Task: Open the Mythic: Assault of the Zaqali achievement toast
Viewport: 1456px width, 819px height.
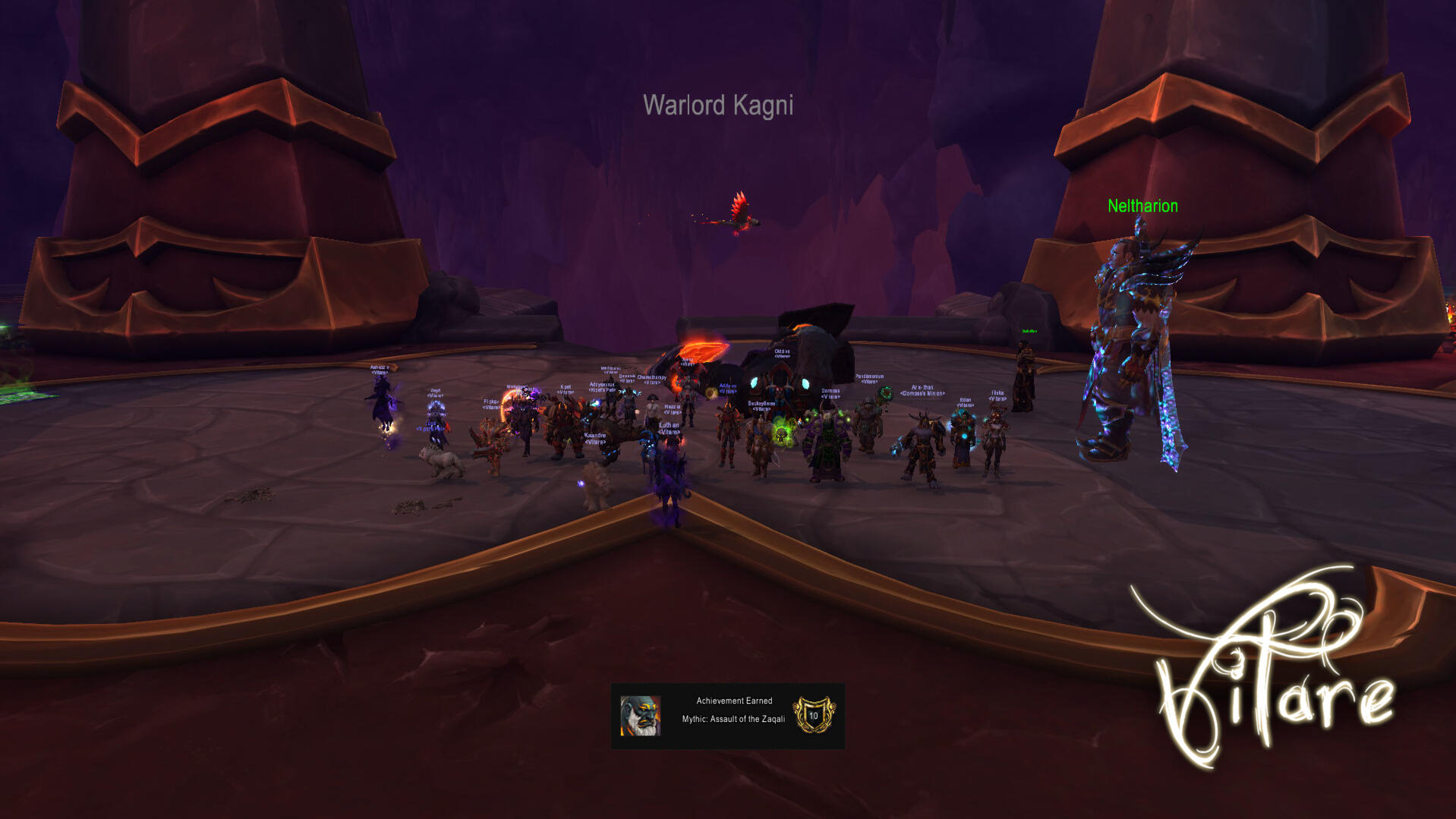Action: 727,716
